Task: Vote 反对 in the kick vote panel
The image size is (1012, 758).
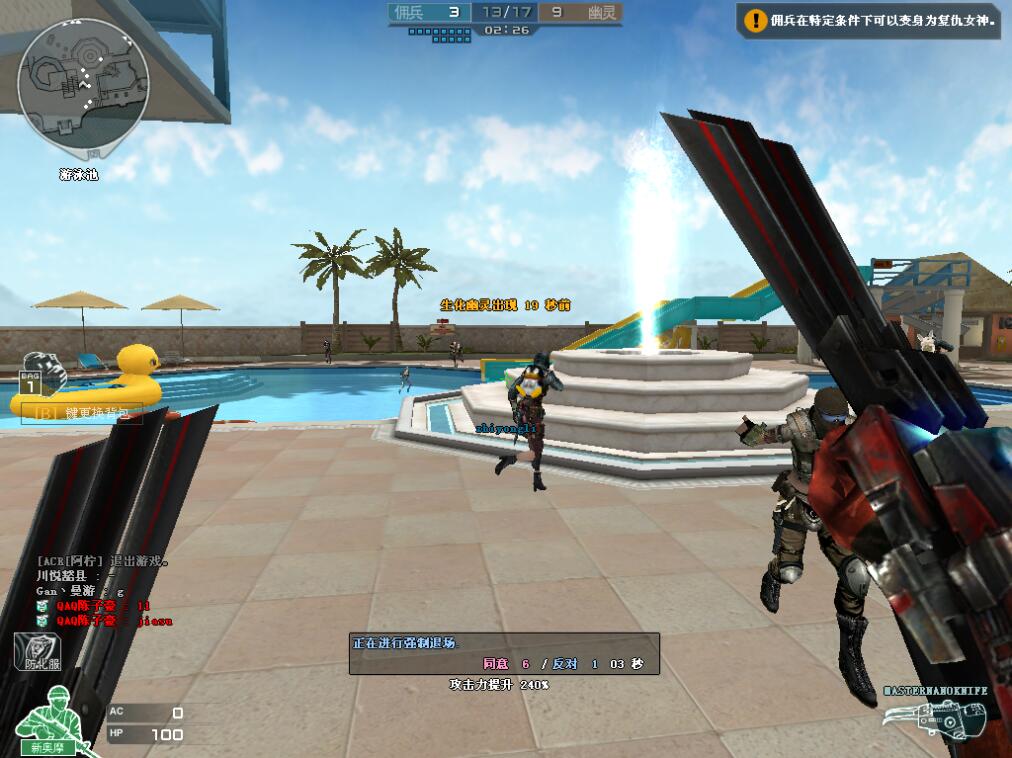Action: [566, 663]
